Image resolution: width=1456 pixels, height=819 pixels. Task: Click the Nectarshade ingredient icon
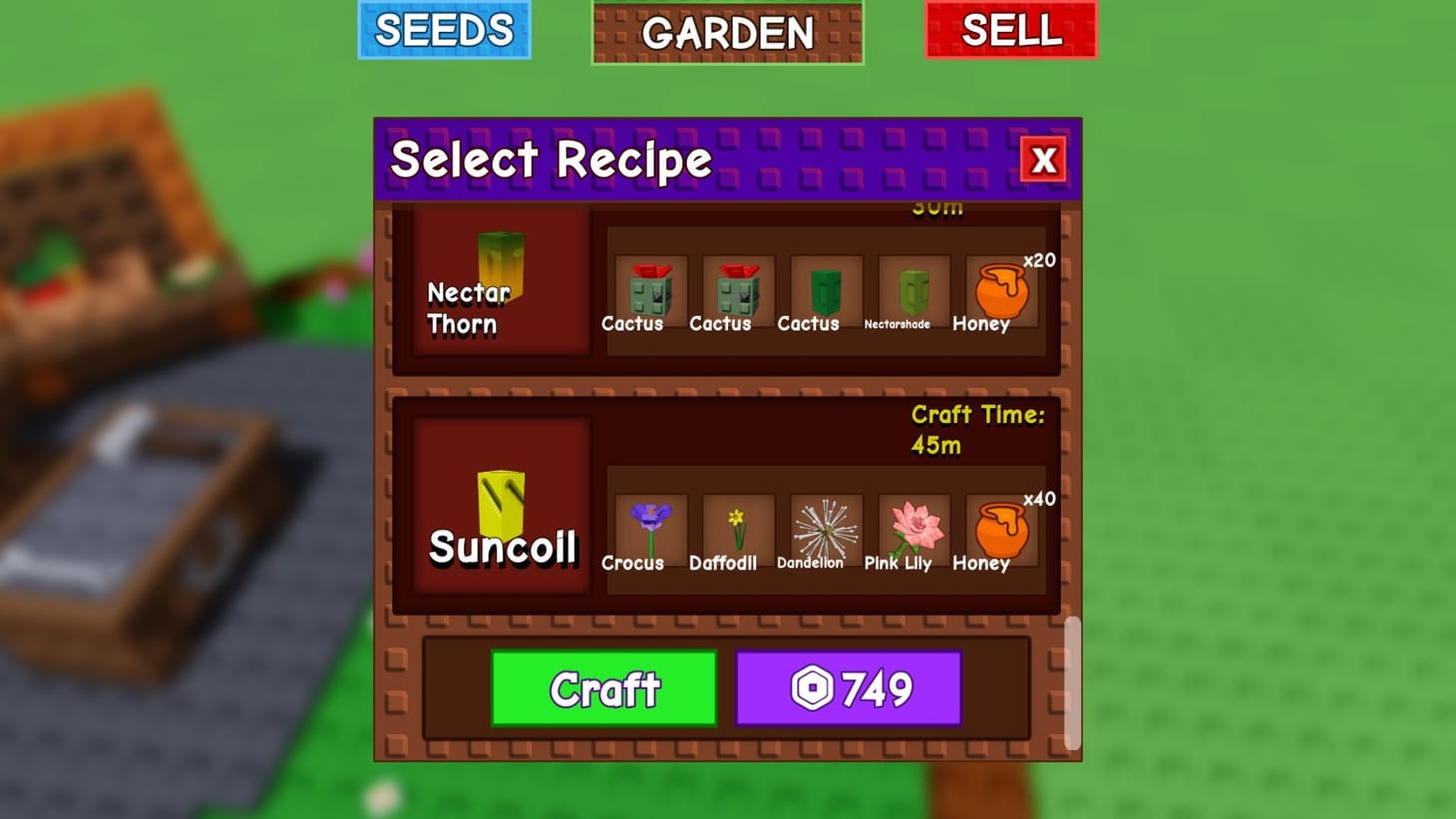pyautogui.click(x=909, y=292)
